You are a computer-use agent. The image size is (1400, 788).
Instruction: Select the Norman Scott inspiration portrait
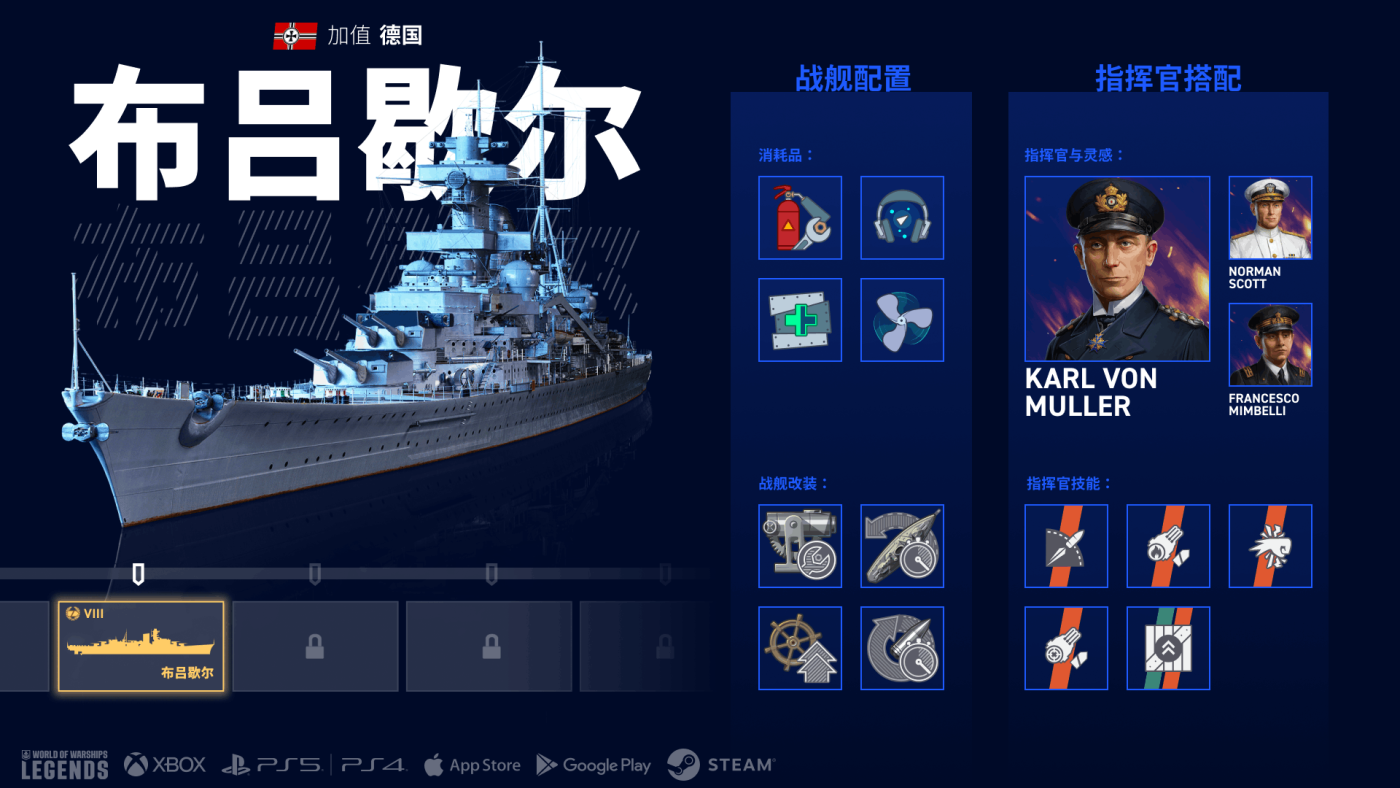click(1270, 218)
